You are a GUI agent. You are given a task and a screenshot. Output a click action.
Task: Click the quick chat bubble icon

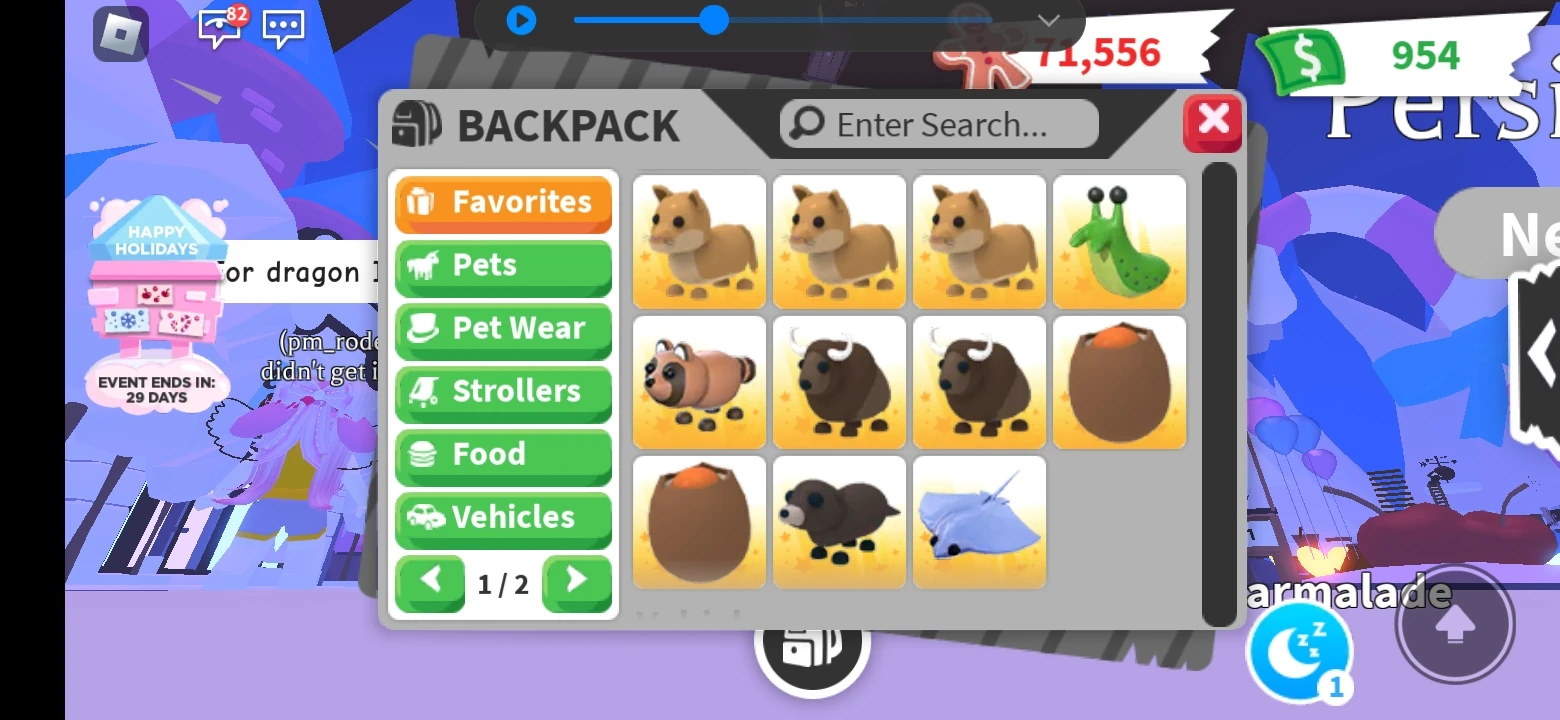coord(282,29)
